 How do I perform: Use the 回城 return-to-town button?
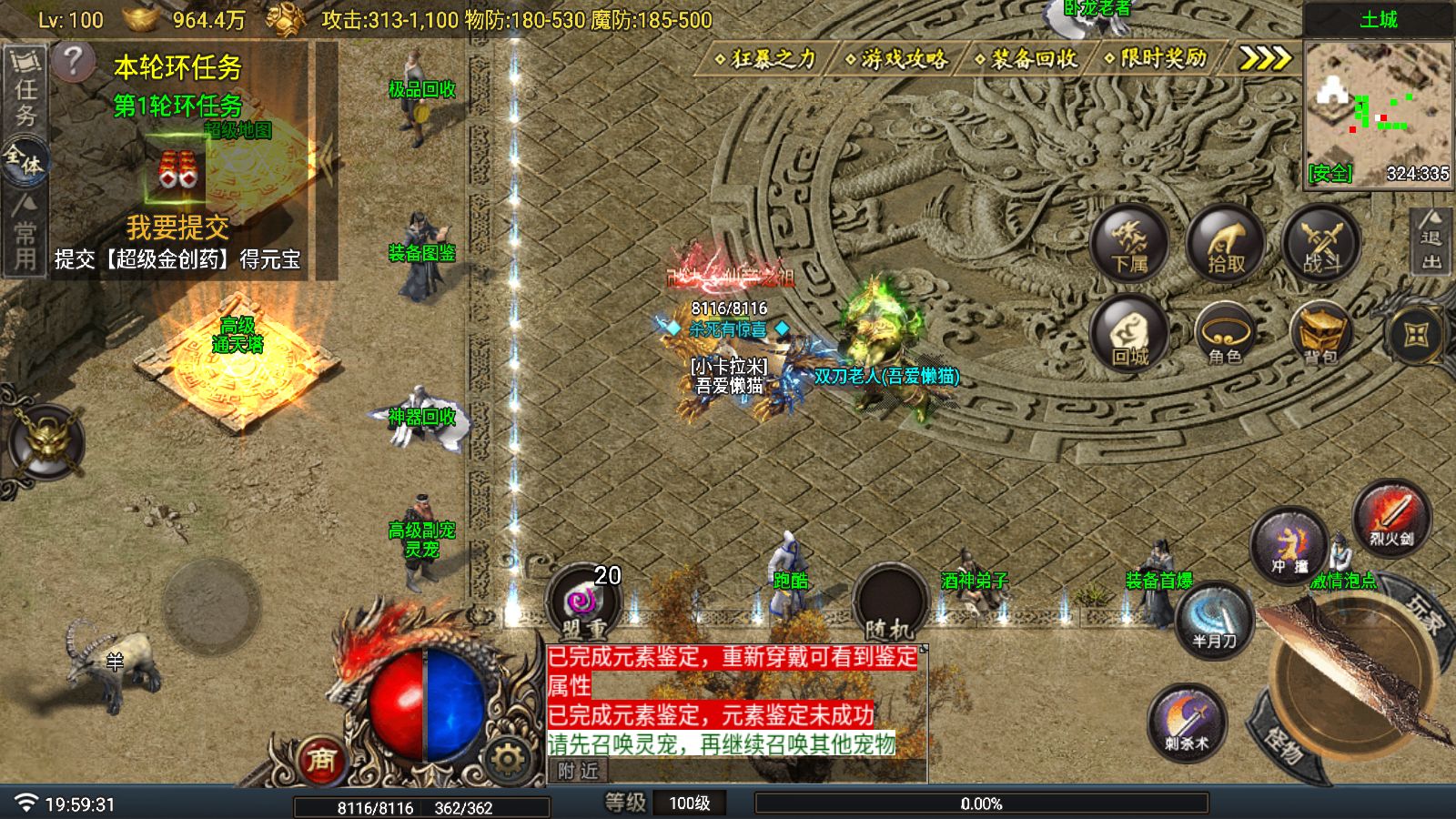[x=1129, y=335]
